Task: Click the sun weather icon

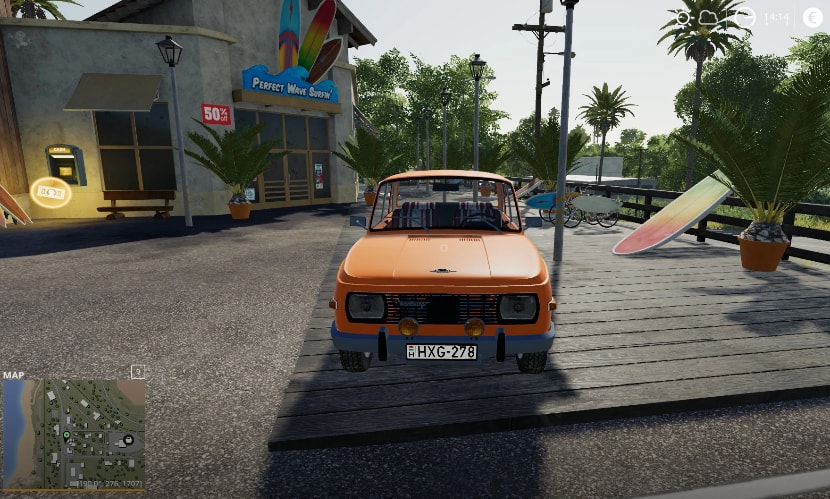Action: (x=683, y=18)
